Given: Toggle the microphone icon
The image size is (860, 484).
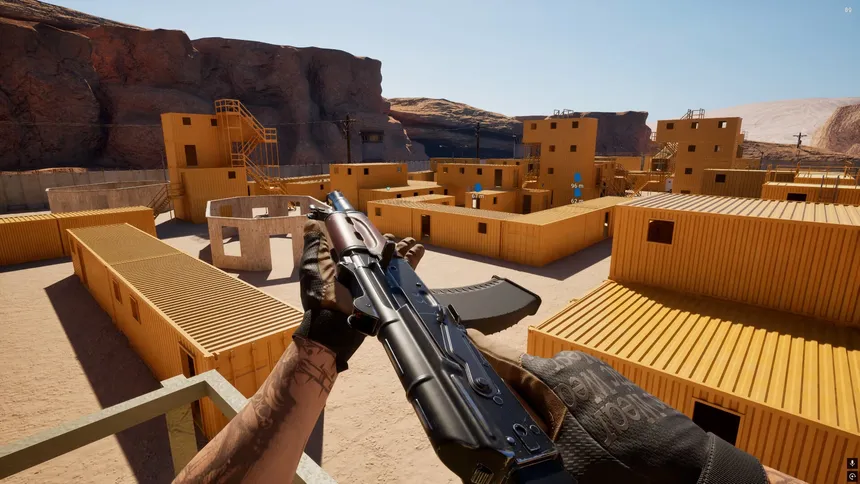Looking at the screenshot, I should point(851,464).
